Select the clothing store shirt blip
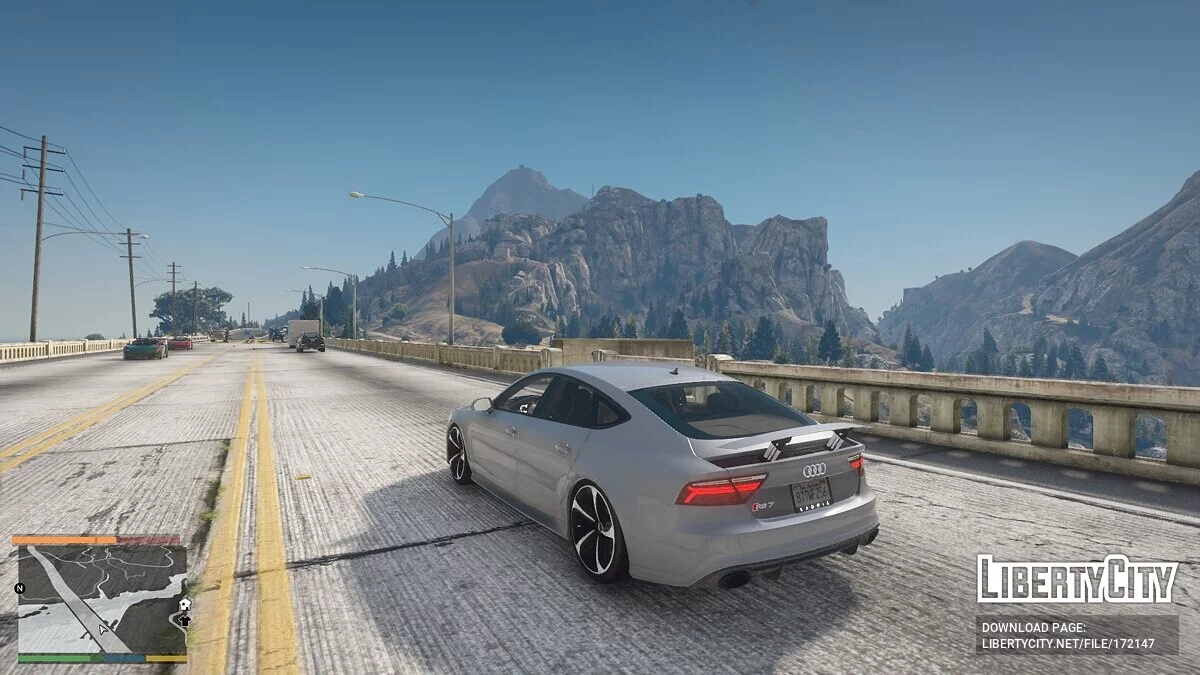The height and width of the screenshot is (675, 1200). click(184, 621)
